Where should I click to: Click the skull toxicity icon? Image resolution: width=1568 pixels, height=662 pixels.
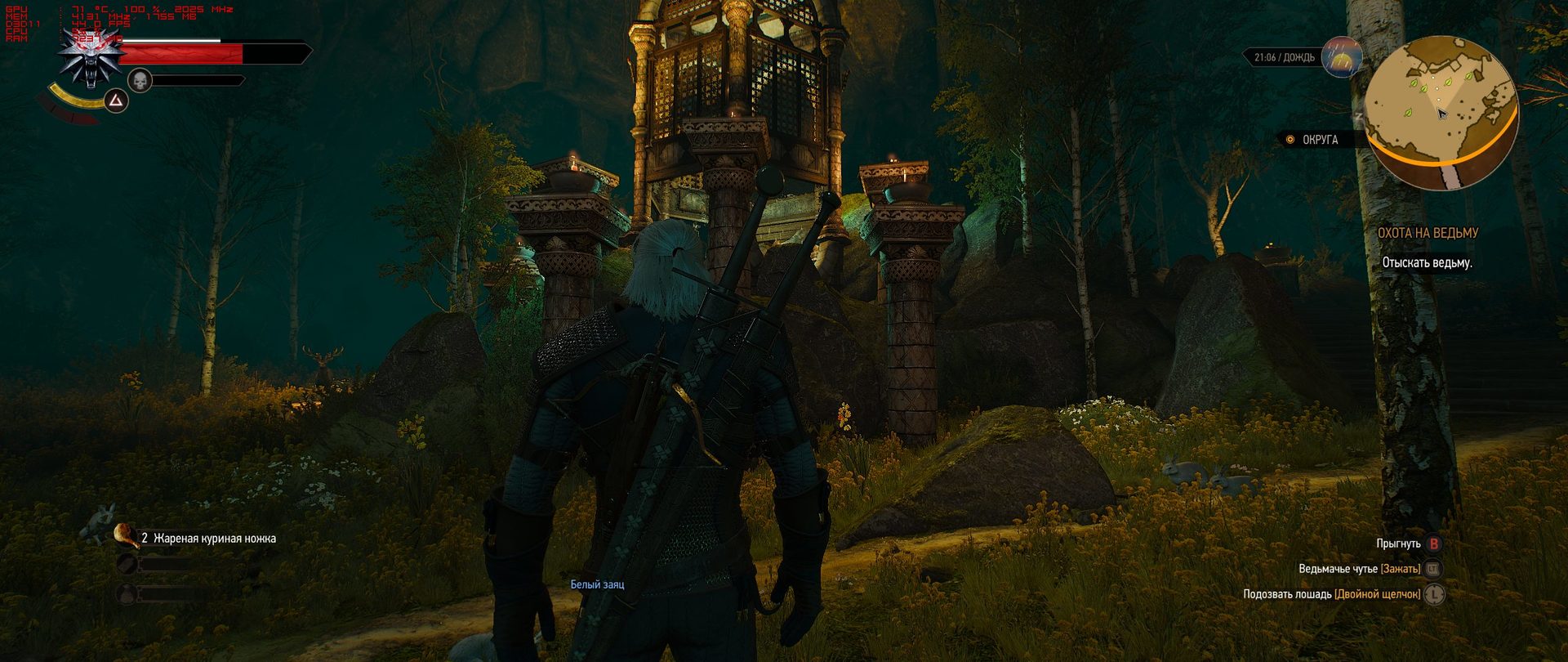(x=140, y=80)
